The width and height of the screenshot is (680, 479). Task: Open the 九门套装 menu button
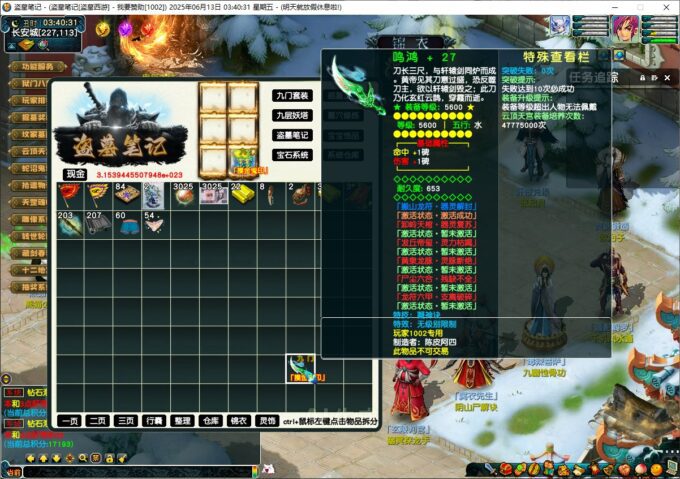293,96
